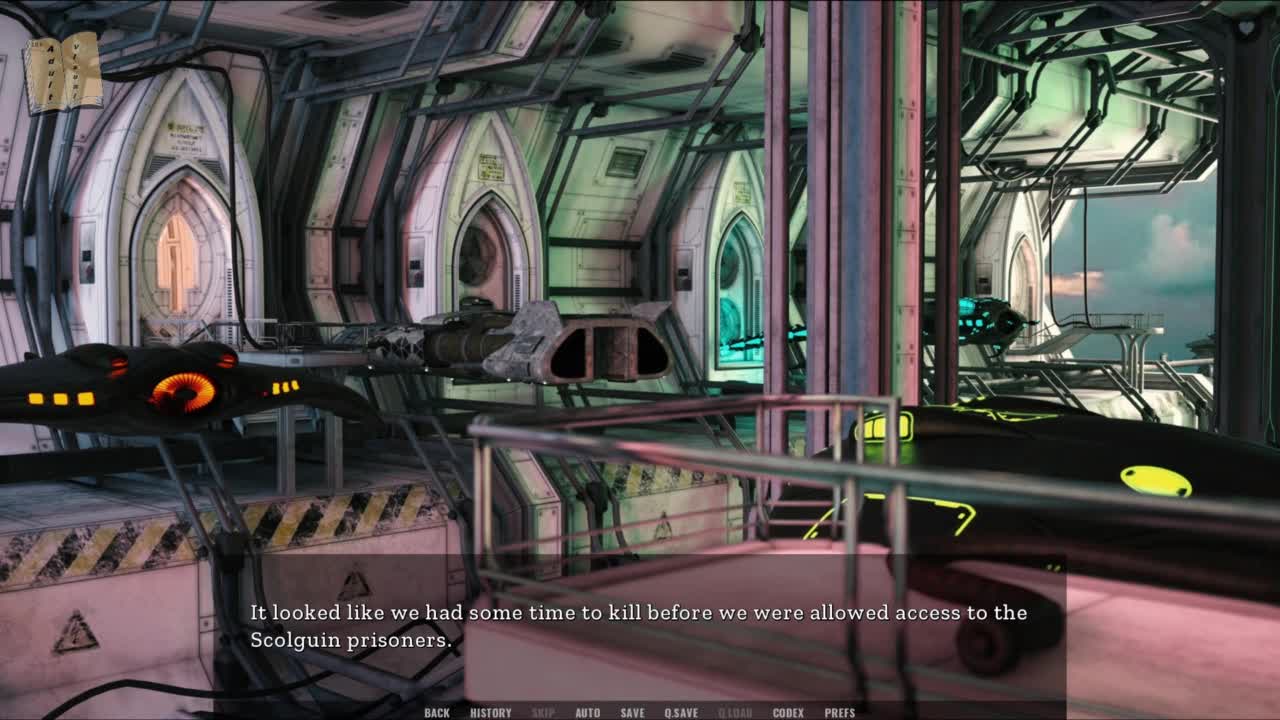Viewport: 1280px width, 720px height.
Task: Open the Save menu
Action: coord(632,713)
